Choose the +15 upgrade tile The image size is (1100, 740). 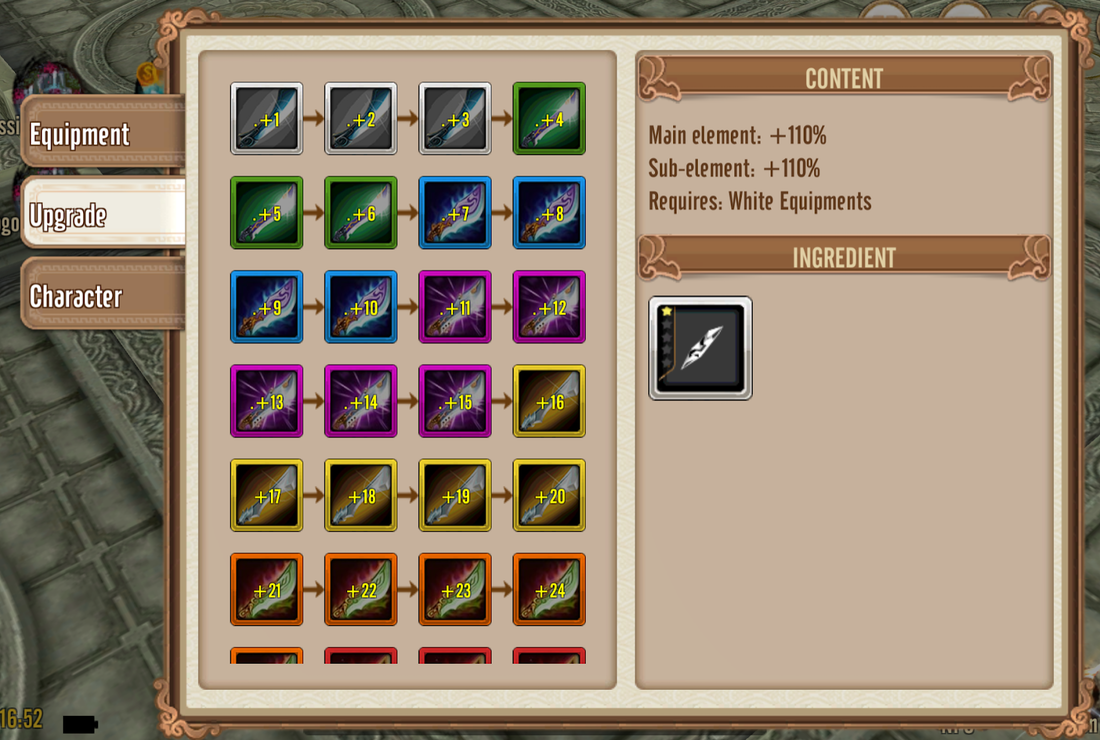455,400
